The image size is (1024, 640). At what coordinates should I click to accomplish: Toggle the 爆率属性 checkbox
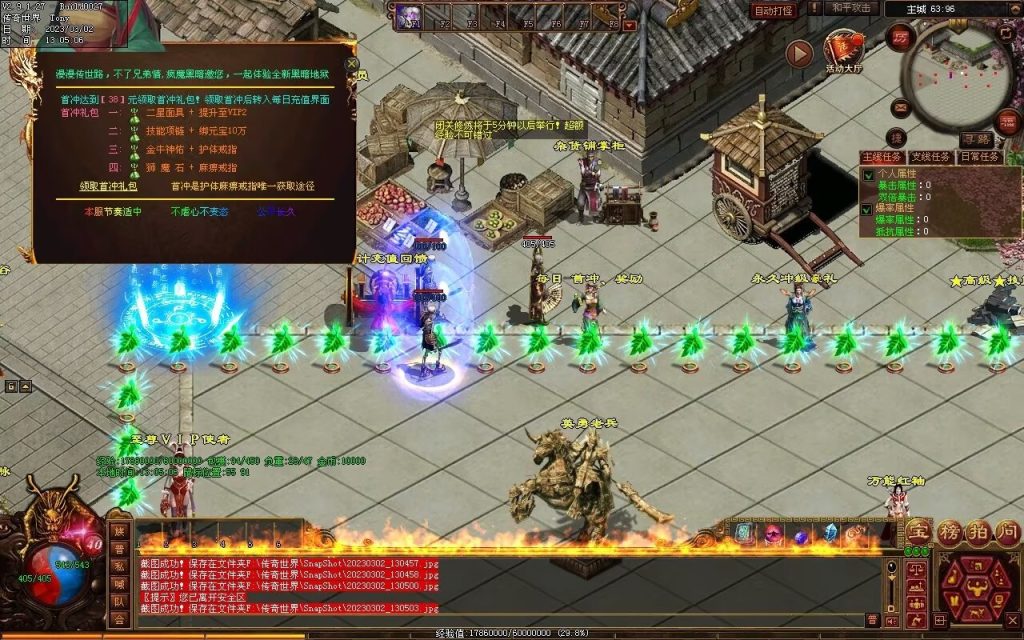click(868, 209)
